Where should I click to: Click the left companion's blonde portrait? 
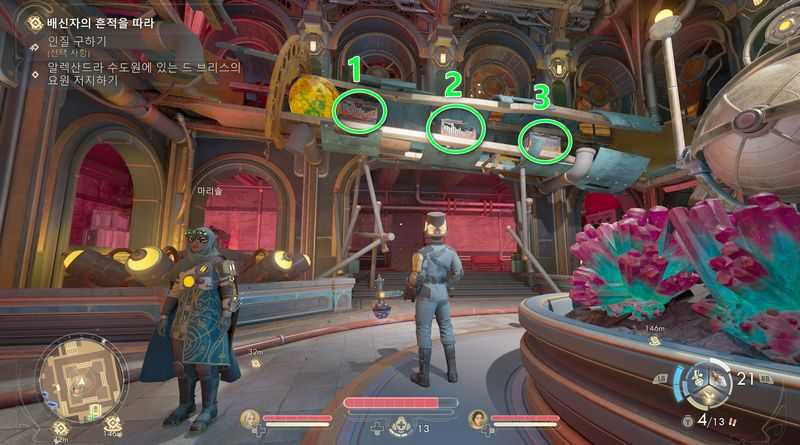[x=250, y=418]
